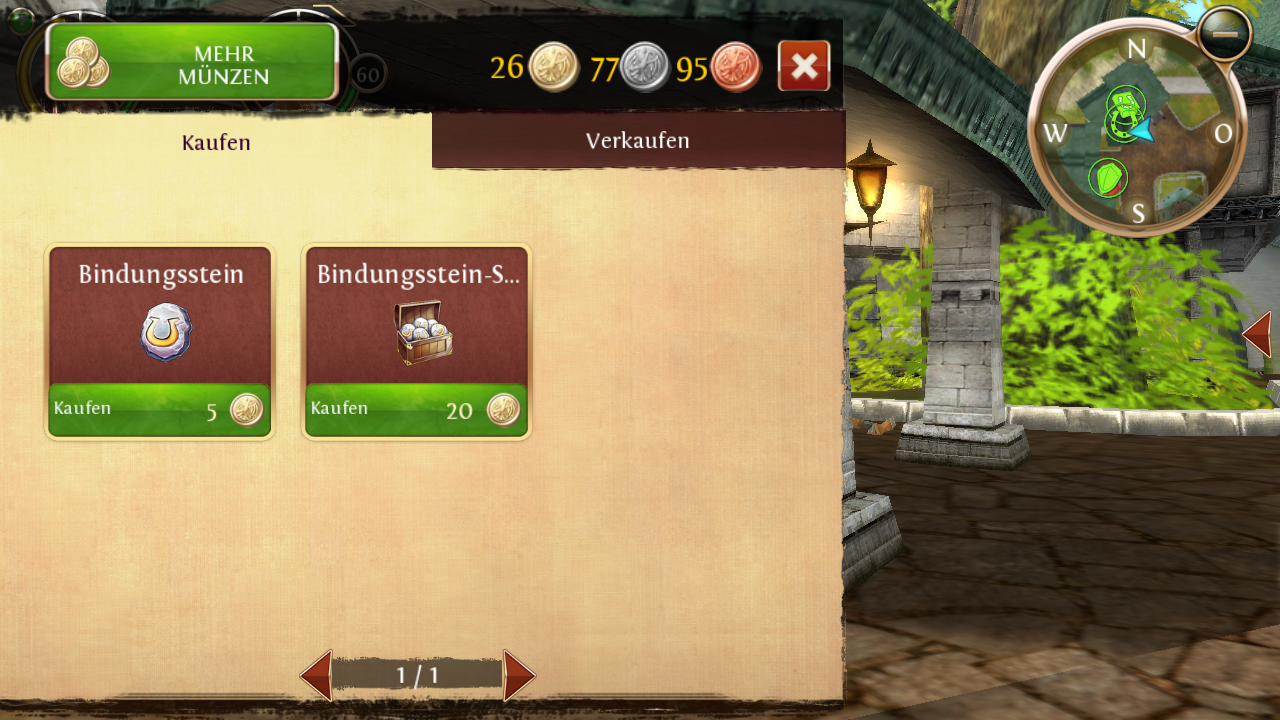This screenshot has height=720, width=1280.
Task: Go to the previous shop page
Action: (317, 676)
